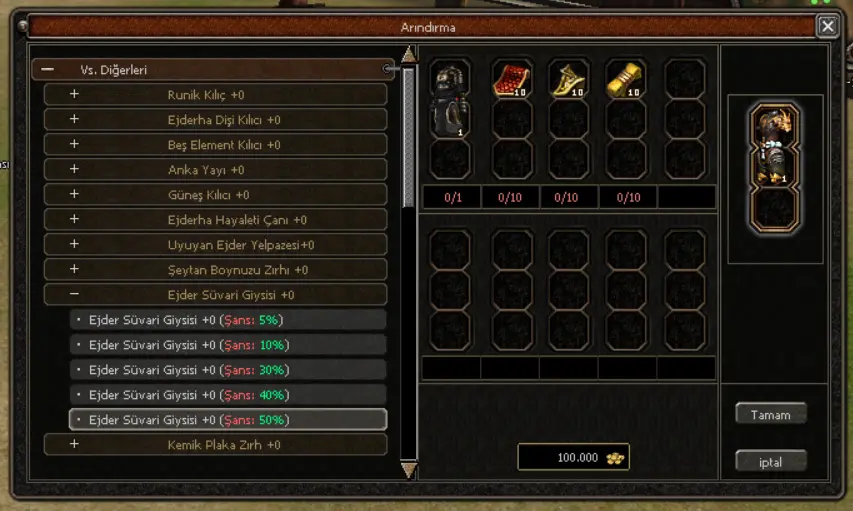Select the red scroll material slot
Screen dimensions: 853x511
click(511, 80)
